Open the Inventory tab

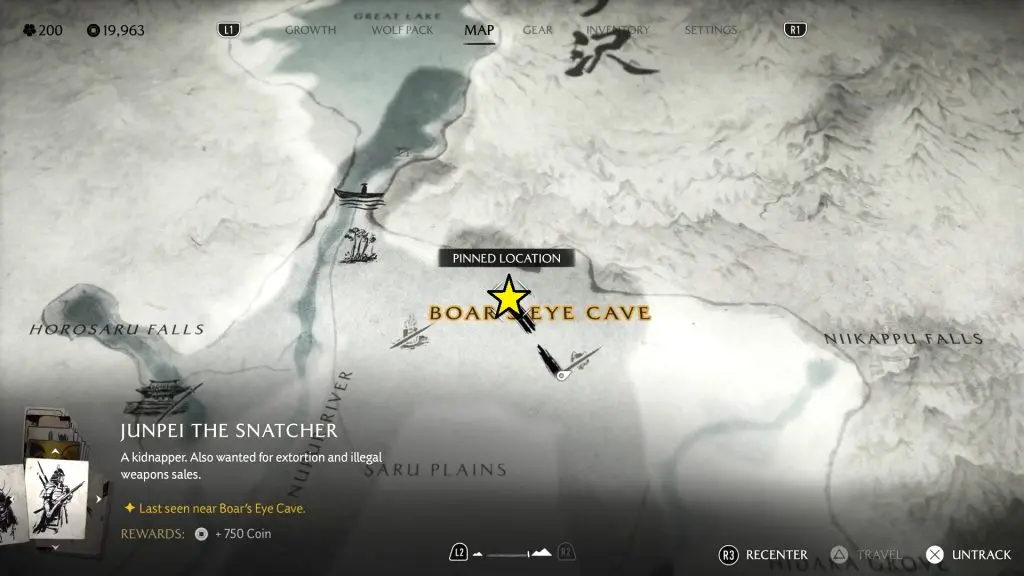point(617,30)
